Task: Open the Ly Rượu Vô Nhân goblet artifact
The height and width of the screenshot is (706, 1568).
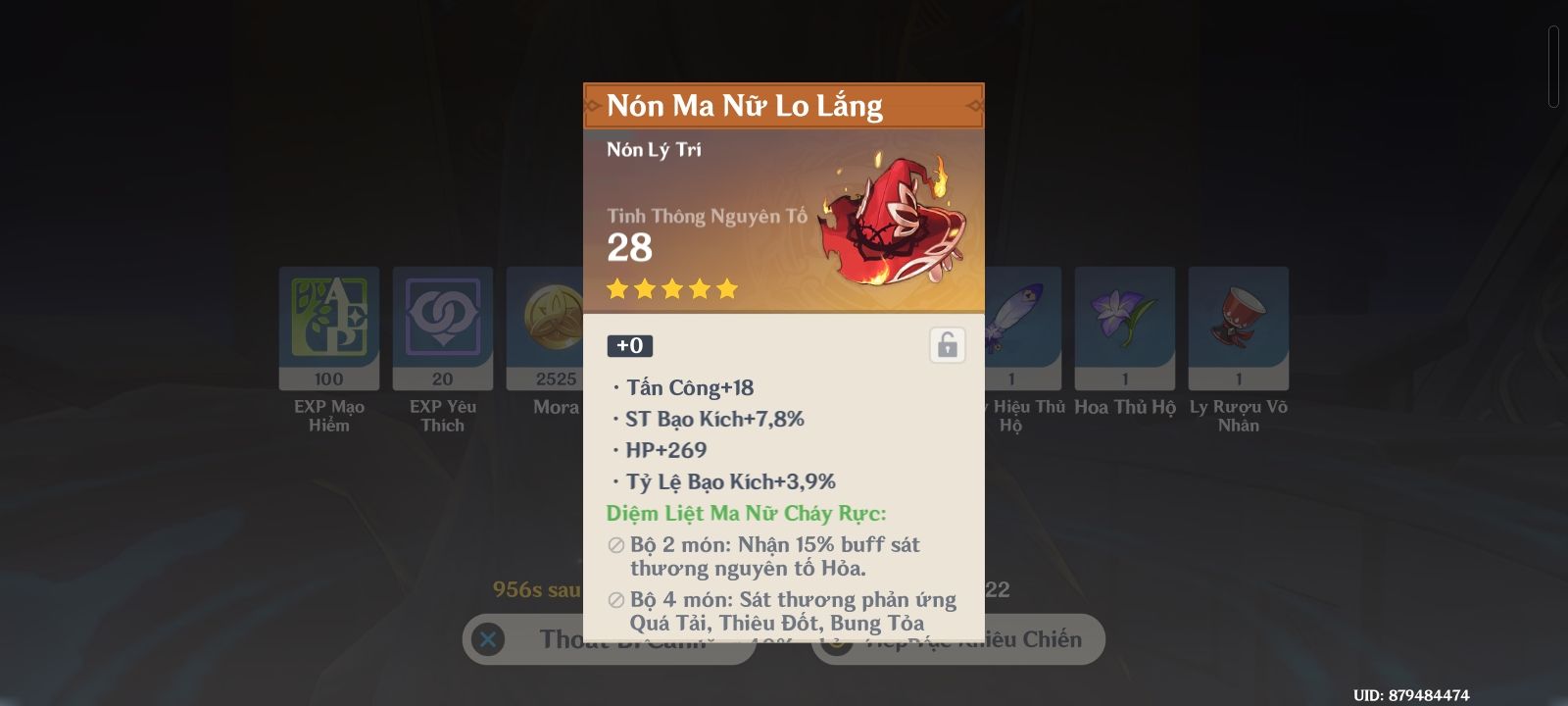Action: tap(1238, 328)
